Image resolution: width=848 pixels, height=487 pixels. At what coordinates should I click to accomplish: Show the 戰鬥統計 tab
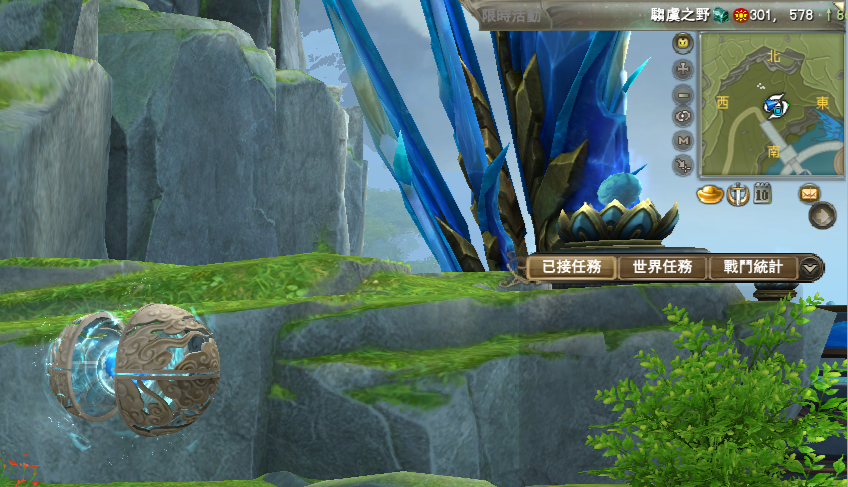752,267
